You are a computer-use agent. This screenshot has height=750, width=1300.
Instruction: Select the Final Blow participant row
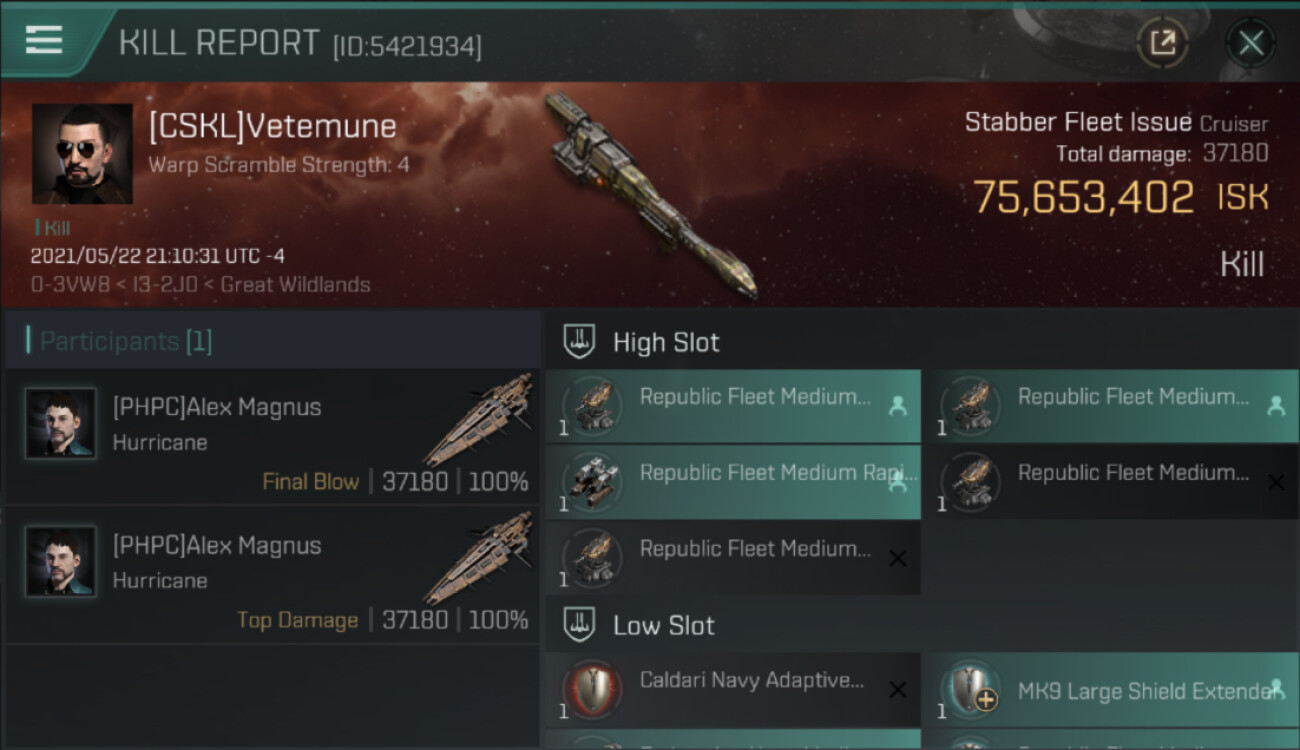(x=272, y=437)
